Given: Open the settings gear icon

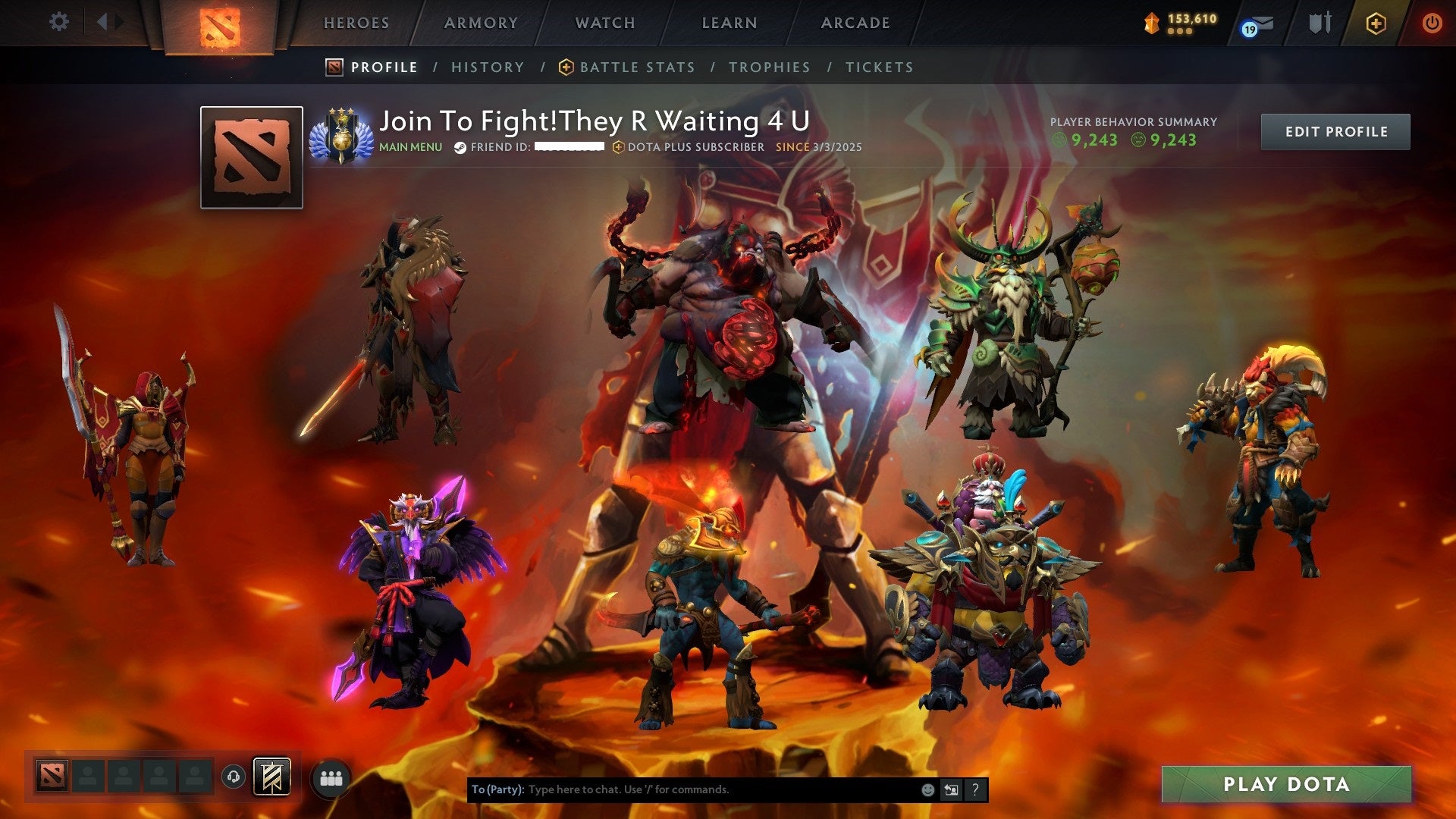Looking at the screenshot, I should pos(58,22).
